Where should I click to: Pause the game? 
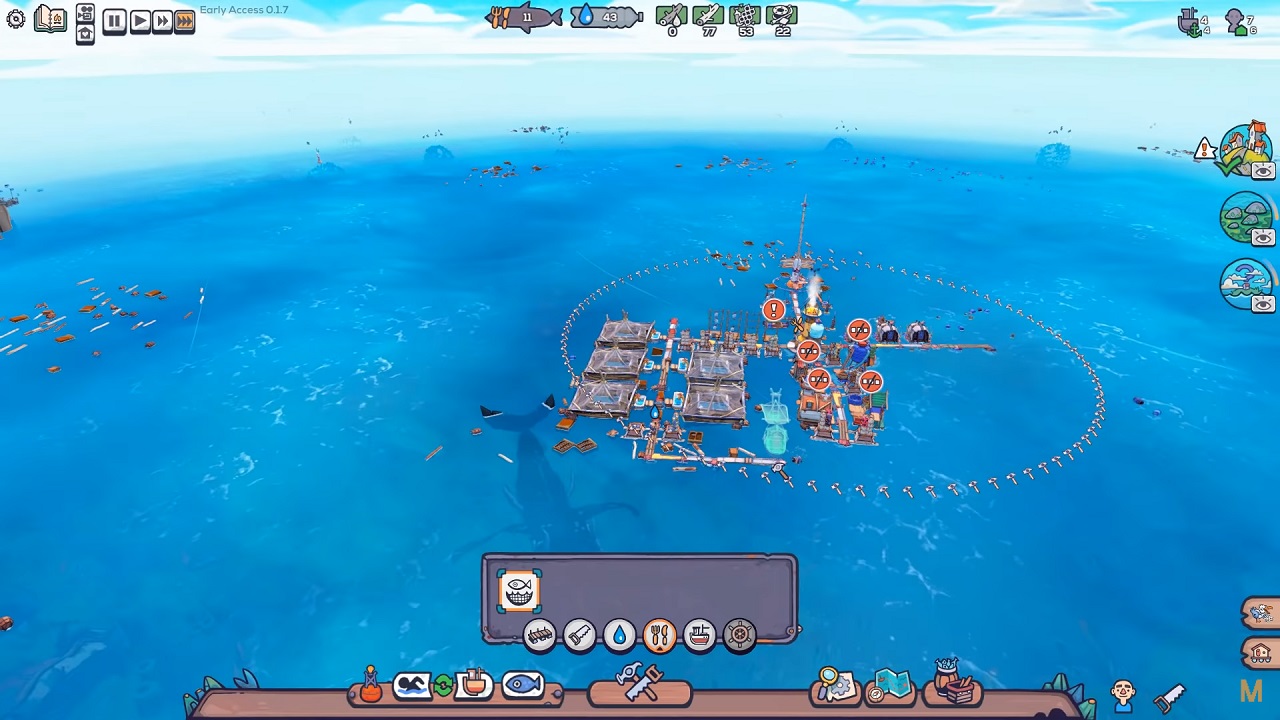[114, 21]
